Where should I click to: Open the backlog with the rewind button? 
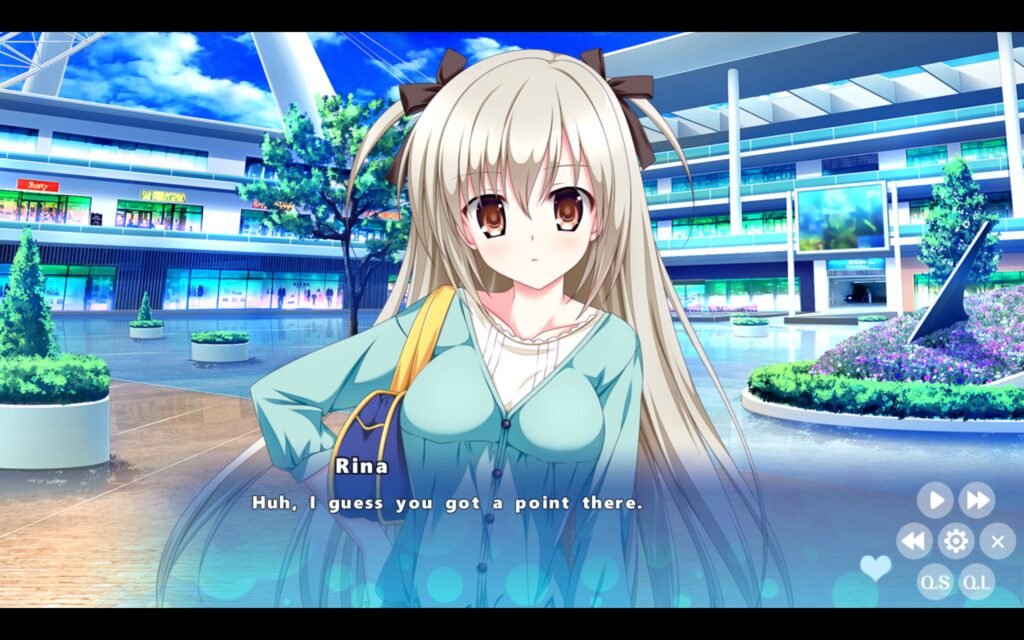point(914,541)
